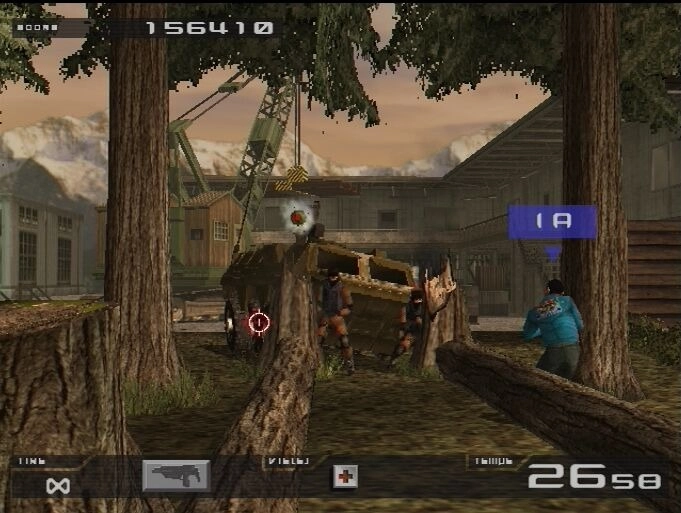Click the red cross medkit icon
This screenshot has width=681, height=513.
(344, 477)
